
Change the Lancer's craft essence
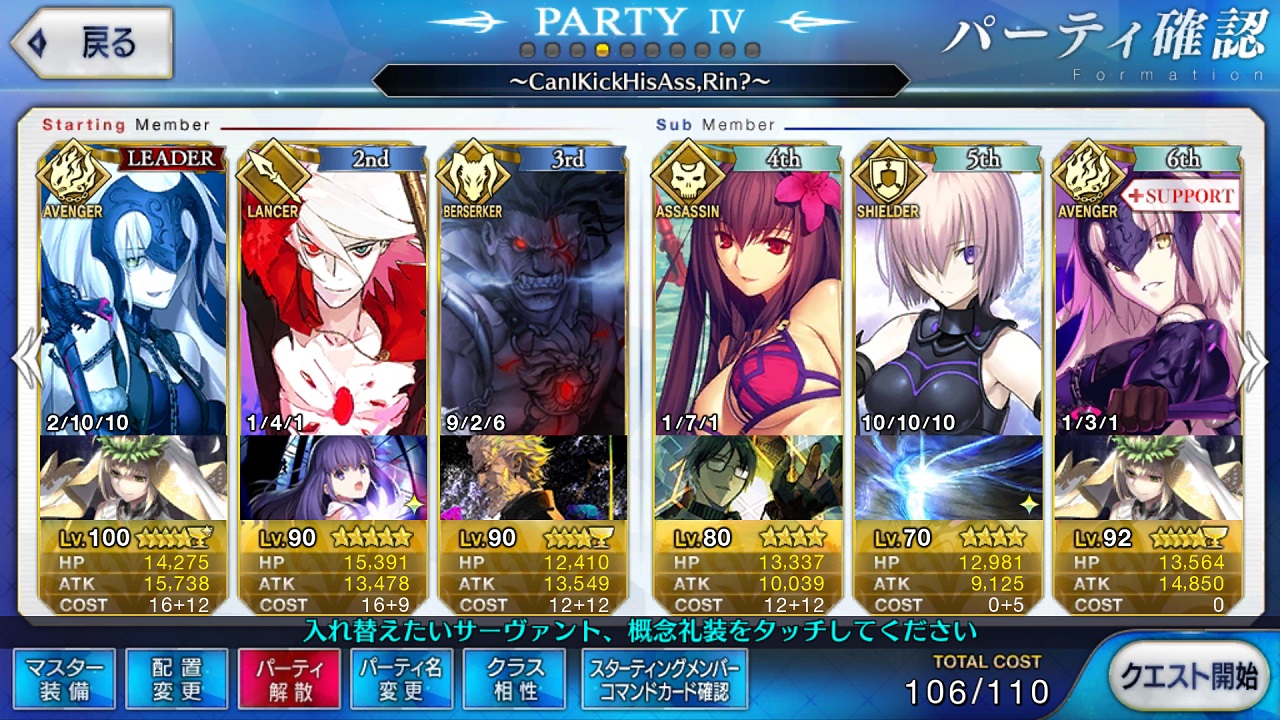point(333,477)
